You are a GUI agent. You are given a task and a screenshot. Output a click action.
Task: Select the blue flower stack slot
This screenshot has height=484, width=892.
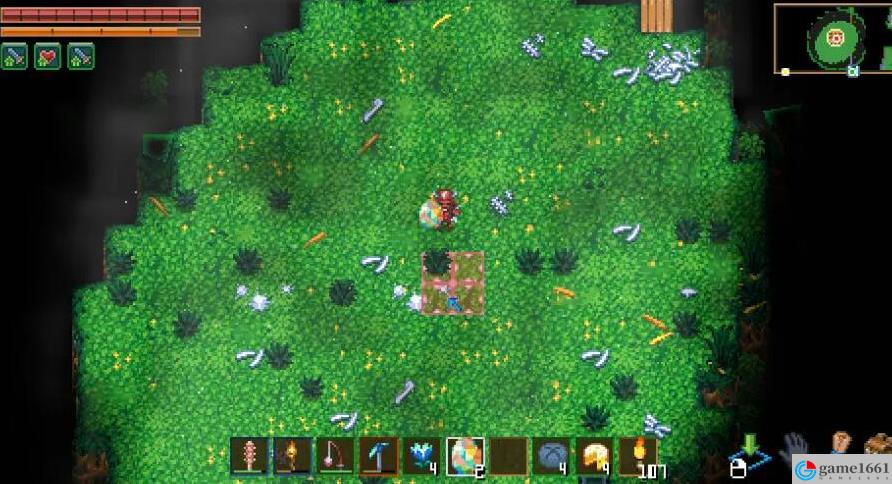(422, 456)
